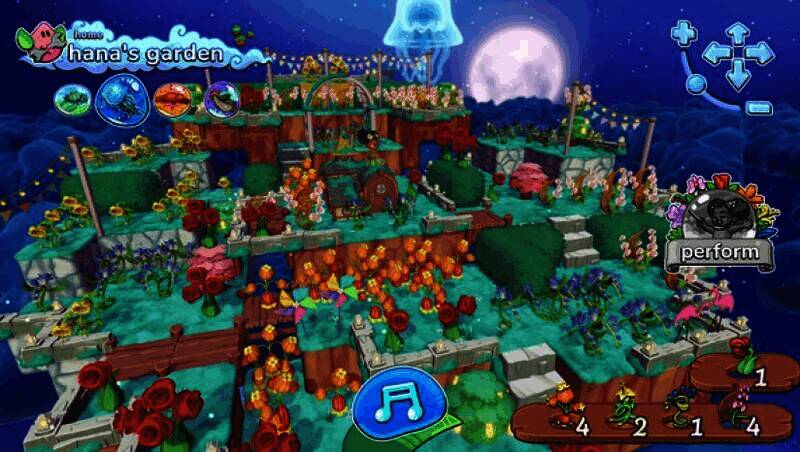Pan the camera right with the arrow

point(762,54)
